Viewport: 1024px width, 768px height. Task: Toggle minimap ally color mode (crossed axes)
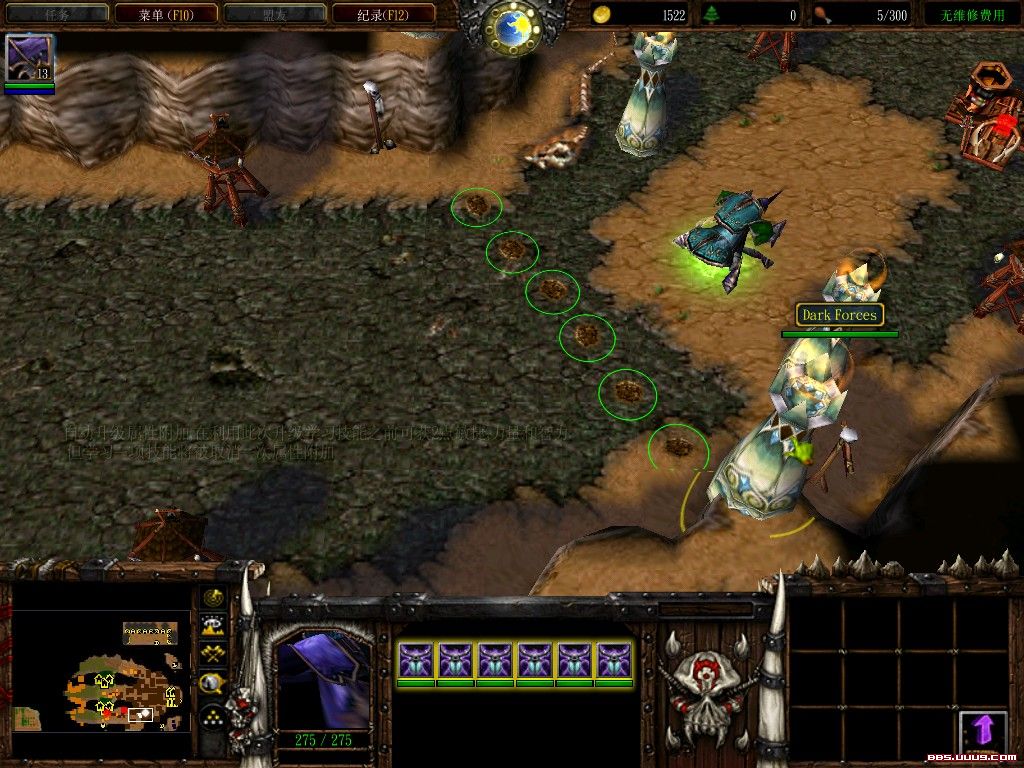(213, 654)
